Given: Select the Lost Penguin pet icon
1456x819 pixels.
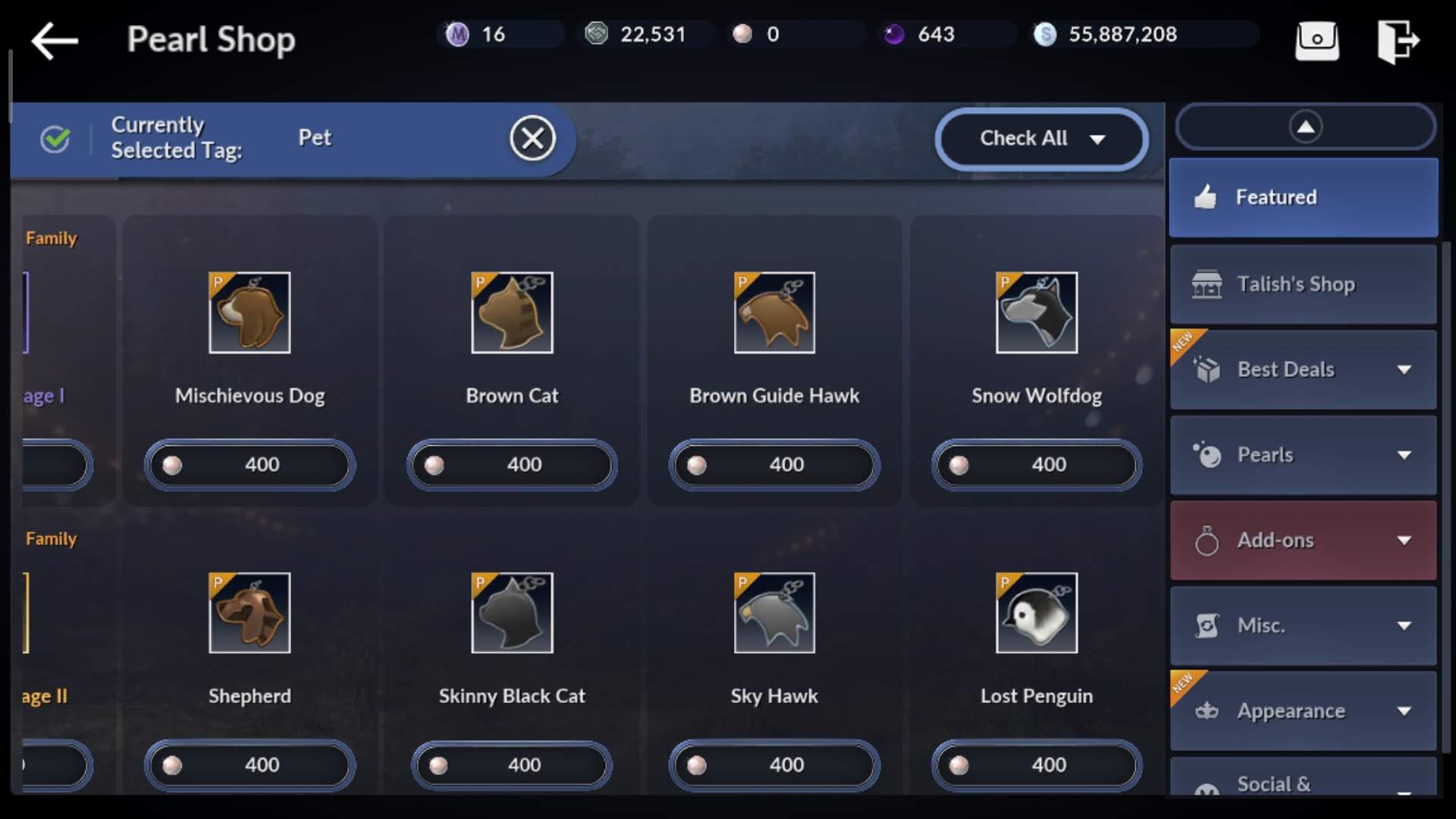Looking at the screenshot, I should click(x=1036, y=613).
